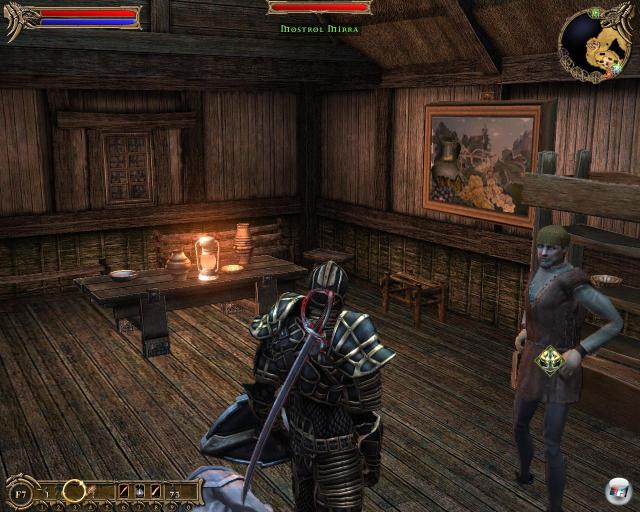The height and width of the screenshot is (512, 640).
Task: Click the yellow diamond marker on the villager
Action: 547,360
